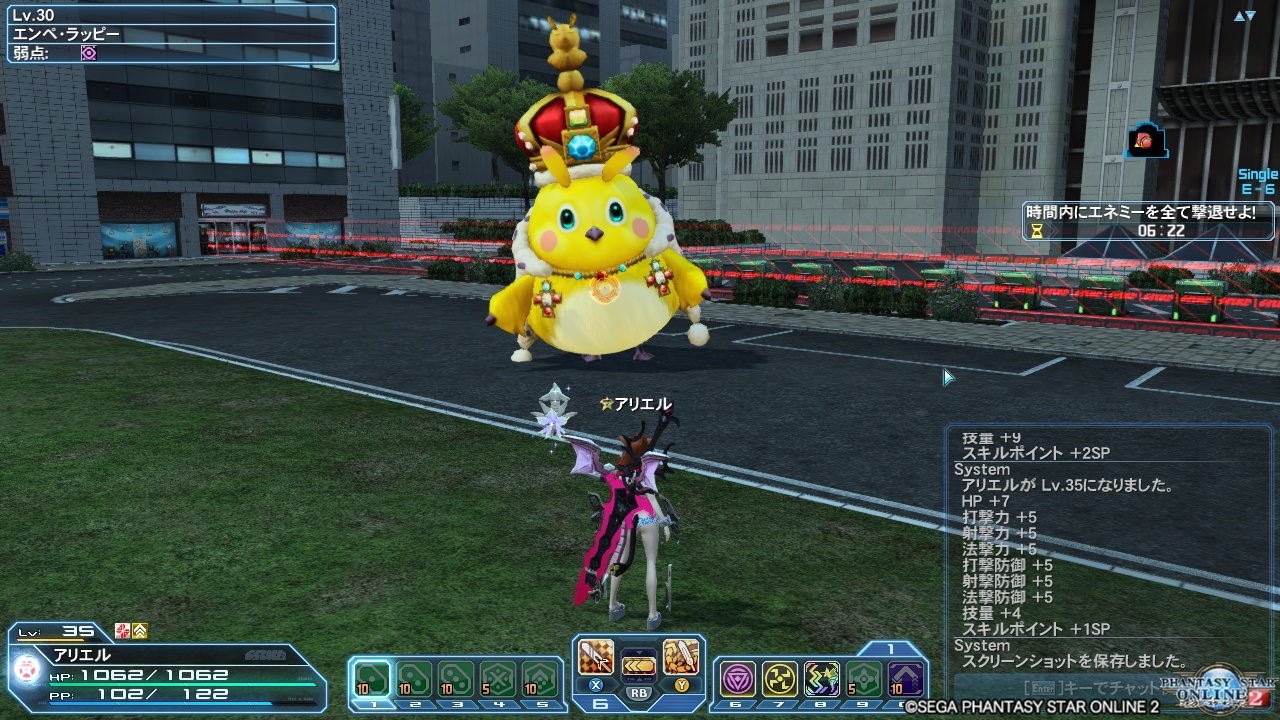Use the healing item icon in subpalette slot 1
This screenshot has height=720, width=1280.
click(375, 678)
